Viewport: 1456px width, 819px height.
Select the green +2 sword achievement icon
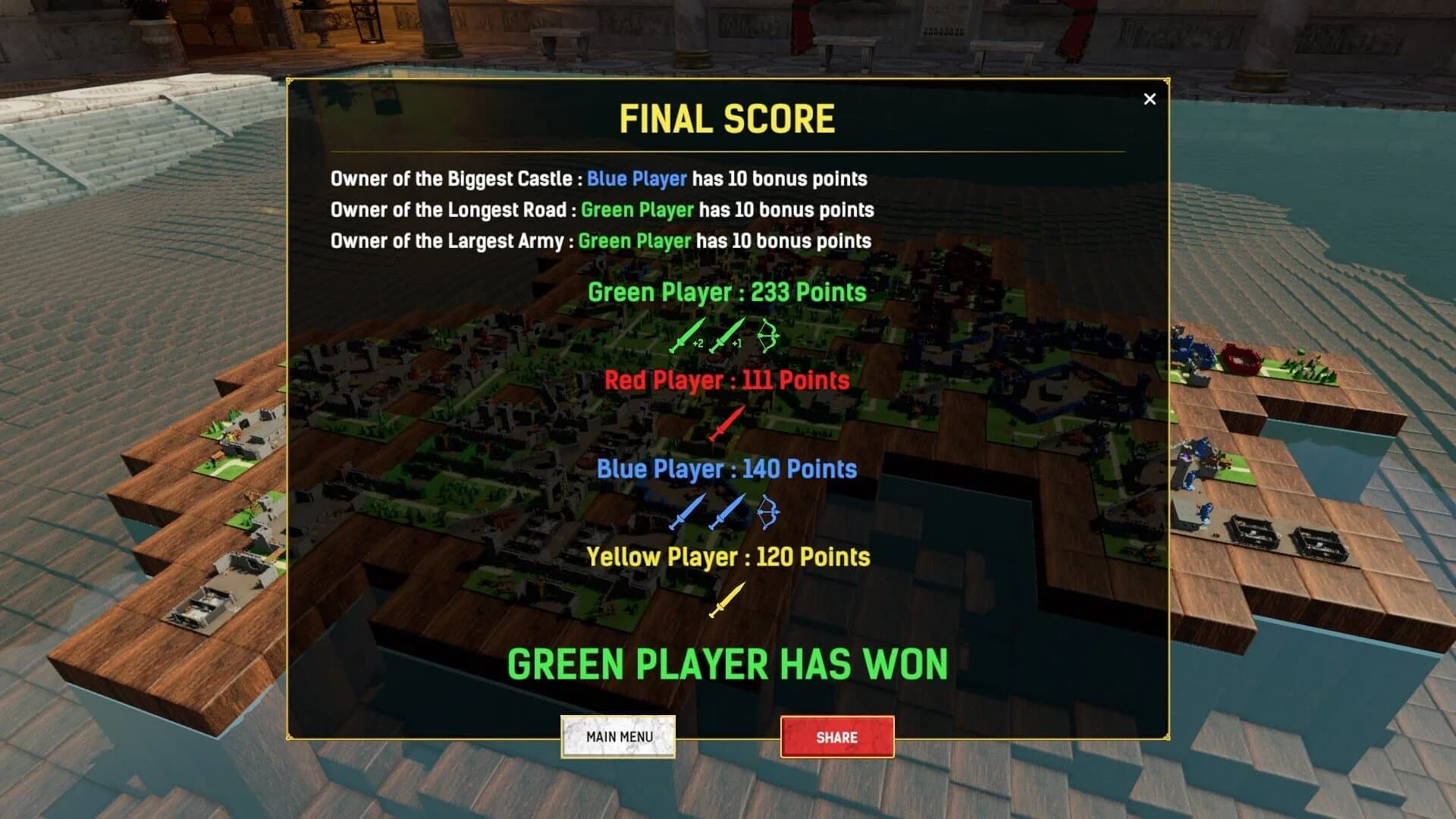pyautogui.click(x=686, y=337)
